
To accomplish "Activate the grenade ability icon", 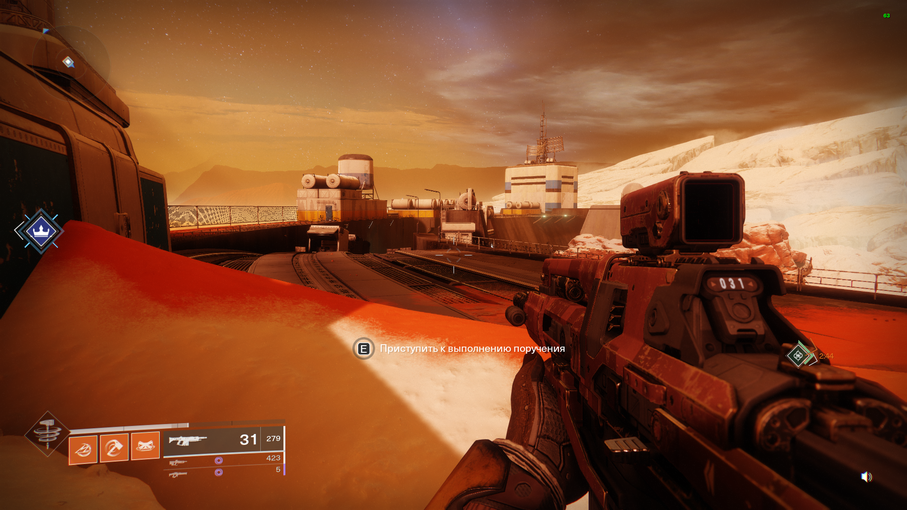I will pyautogui.click(x=83, y=446).
